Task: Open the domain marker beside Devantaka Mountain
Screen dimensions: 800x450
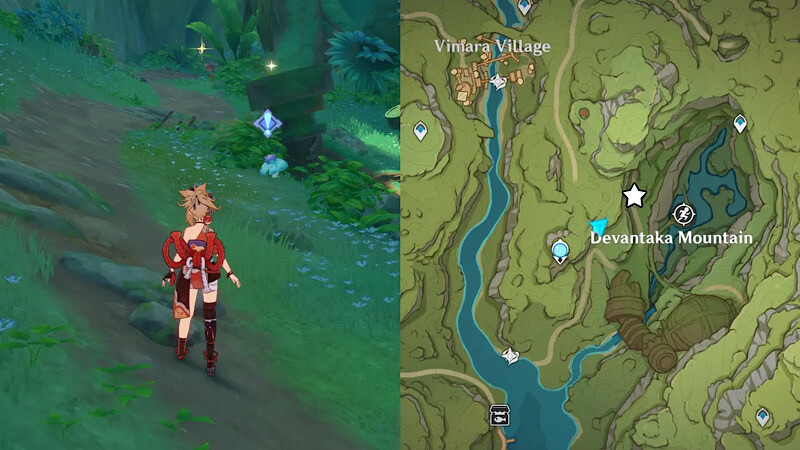Action: 684,212
